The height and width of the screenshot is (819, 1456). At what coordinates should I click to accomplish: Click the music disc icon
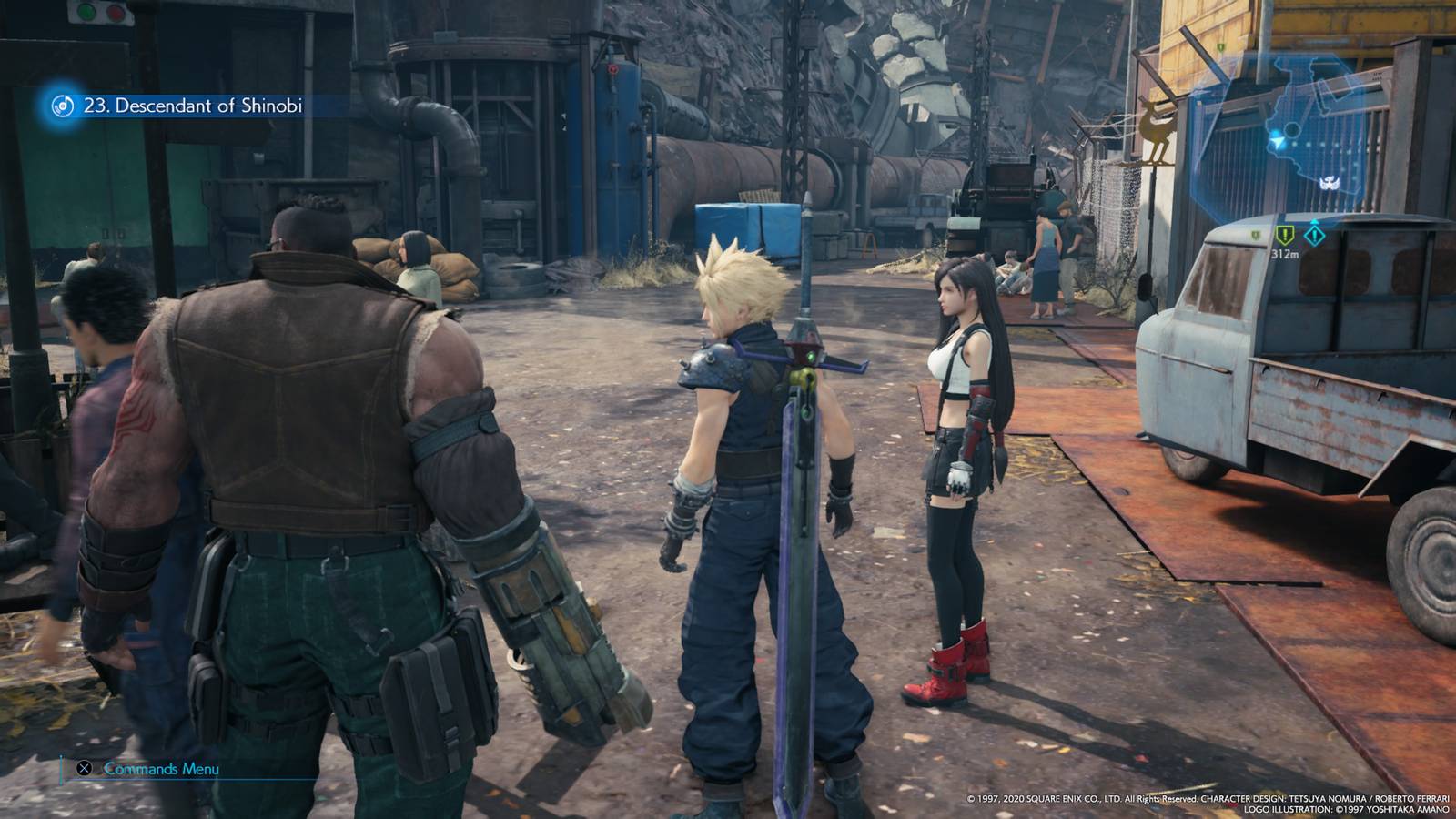pyautogui.click(x=65, y=106)
